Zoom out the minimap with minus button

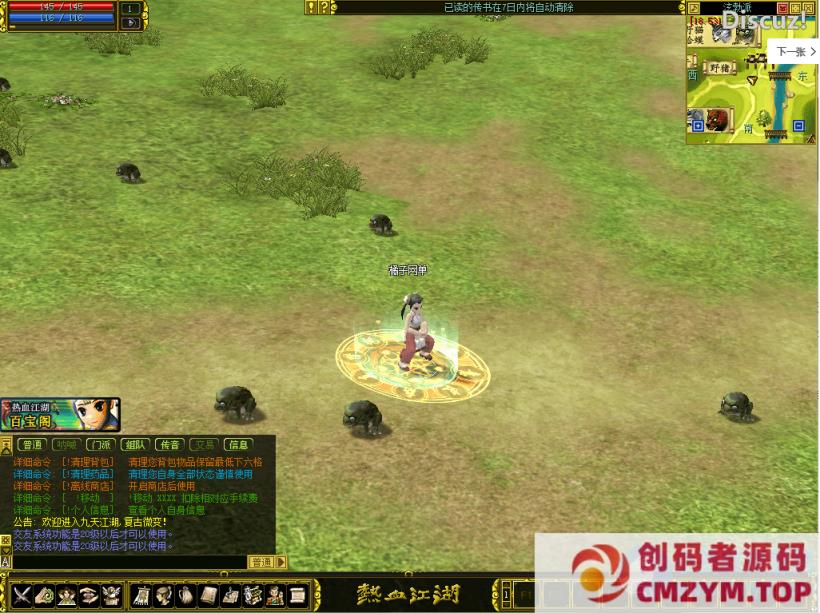pos(798,126)
